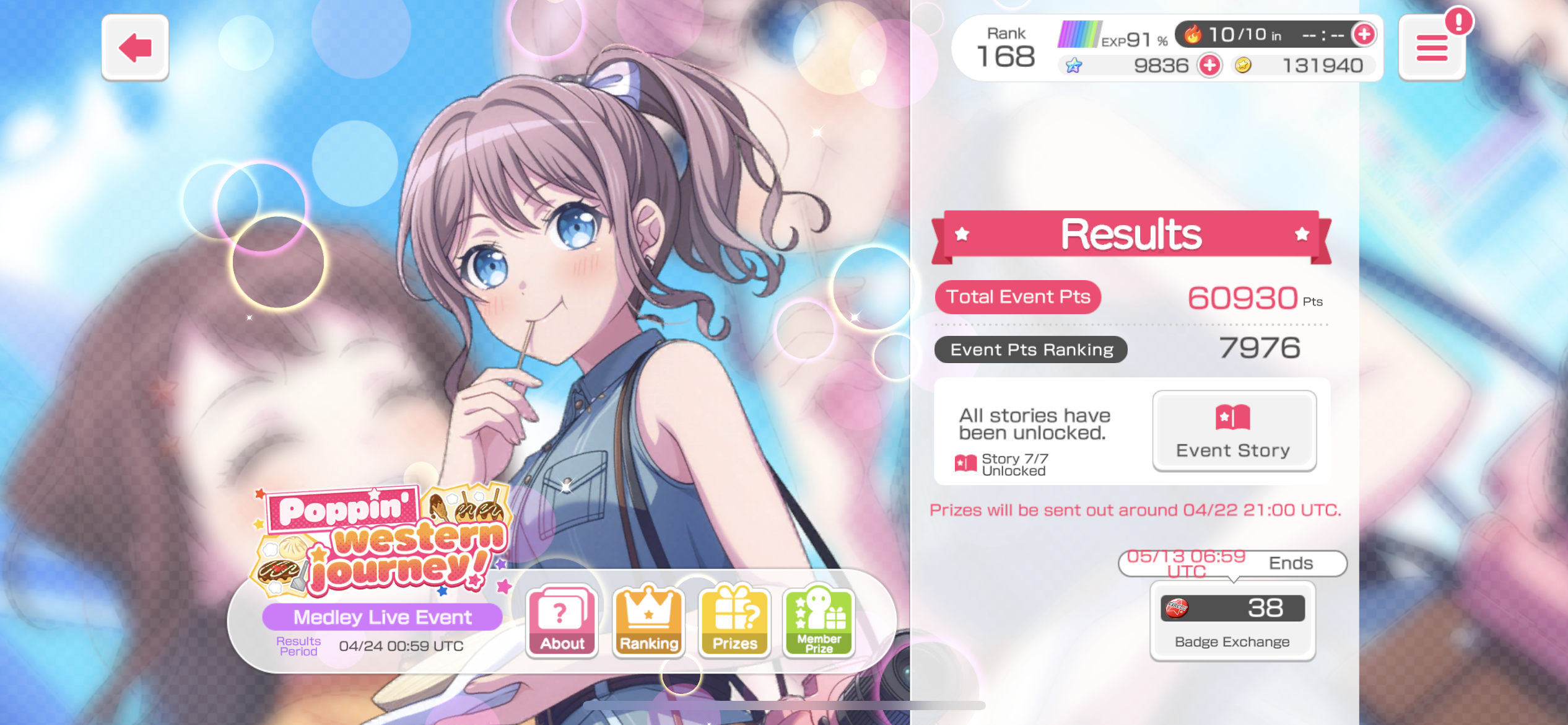This screenshot has width=1568, height=725.
Task: Open the hamburger menu
Action: pyautogui.click(x=1432, y=48)
